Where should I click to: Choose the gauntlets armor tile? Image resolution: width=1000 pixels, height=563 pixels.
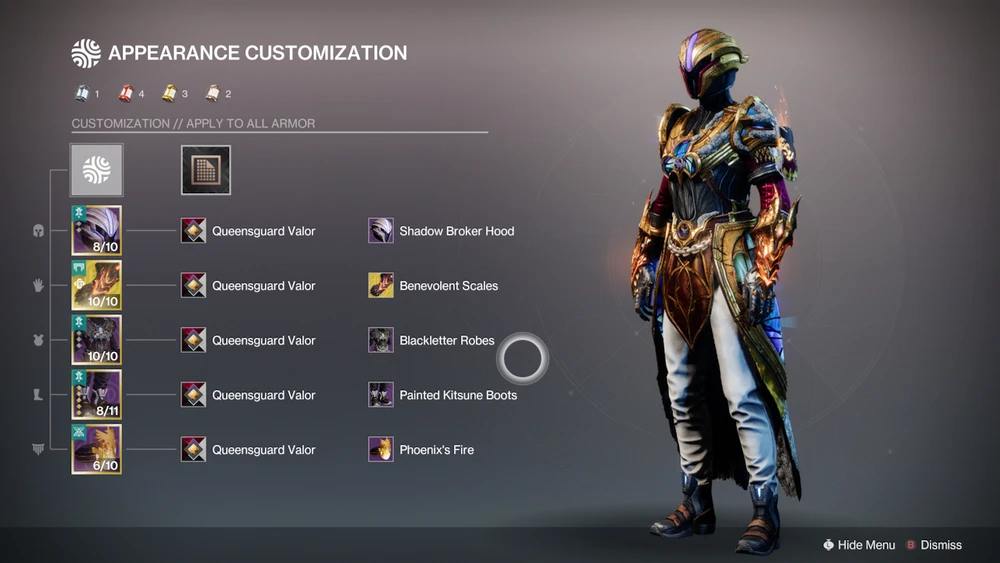(96, 286)
